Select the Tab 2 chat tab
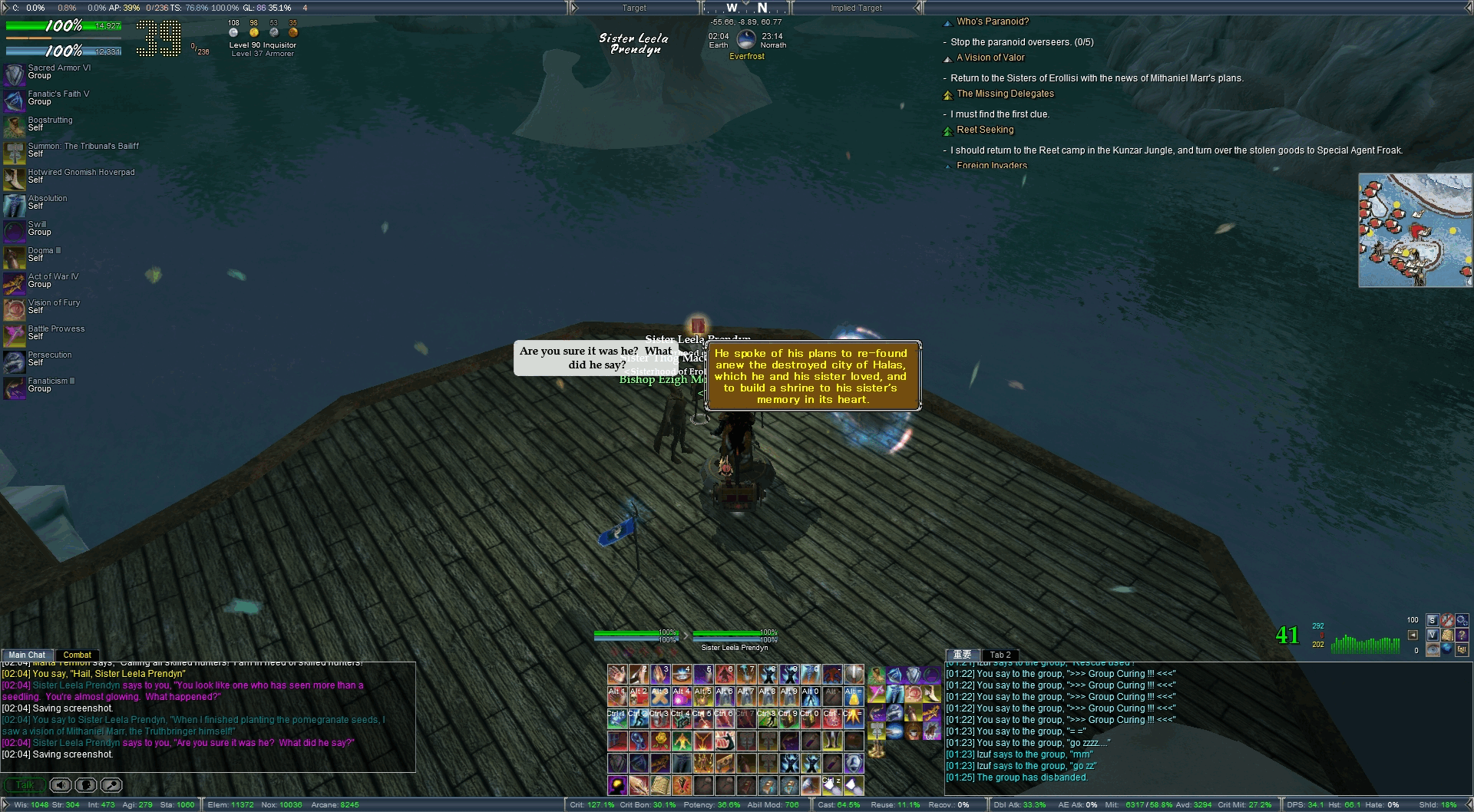 click(x=1000, y=655)
